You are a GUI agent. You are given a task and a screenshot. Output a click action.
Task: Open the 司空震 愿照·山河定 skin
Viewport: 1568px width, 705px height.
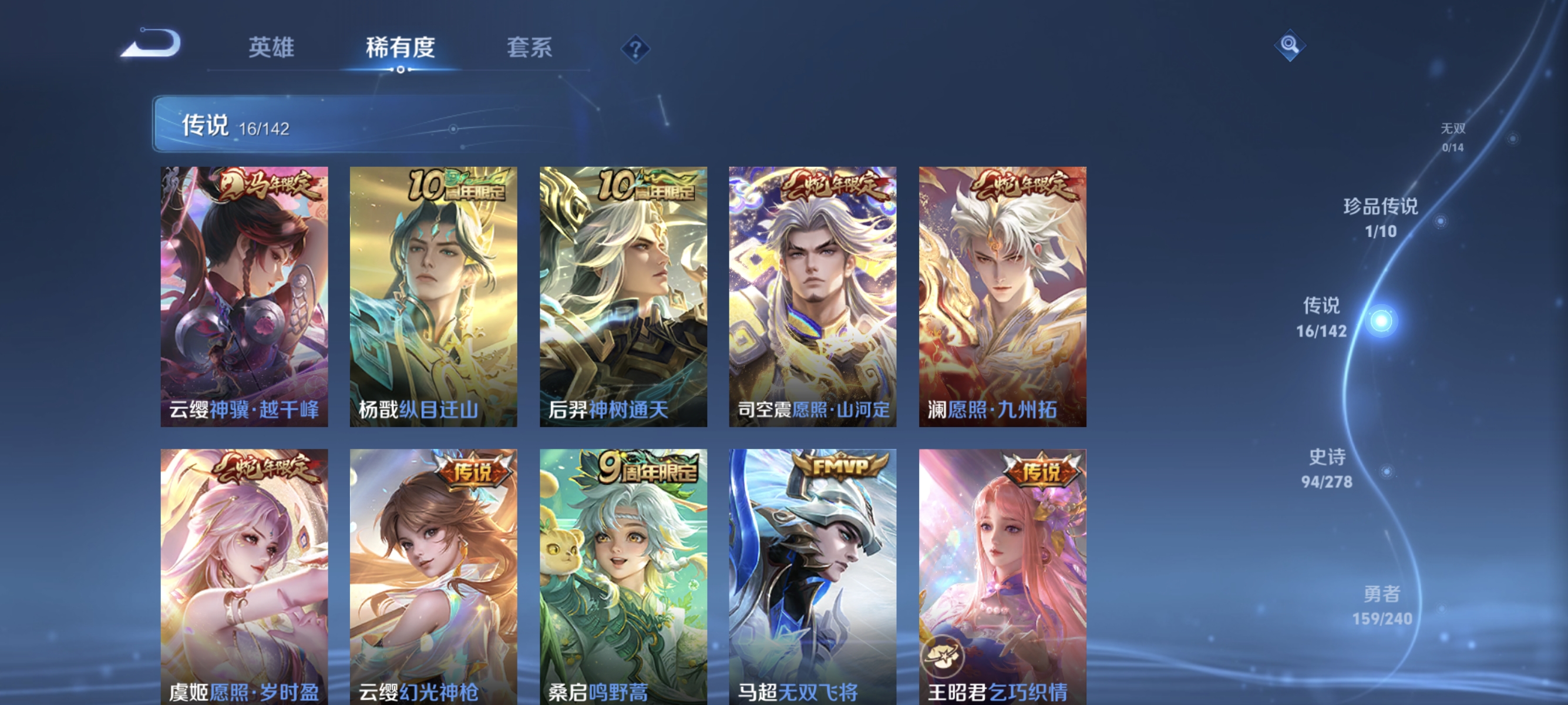[x=813, y=298]
